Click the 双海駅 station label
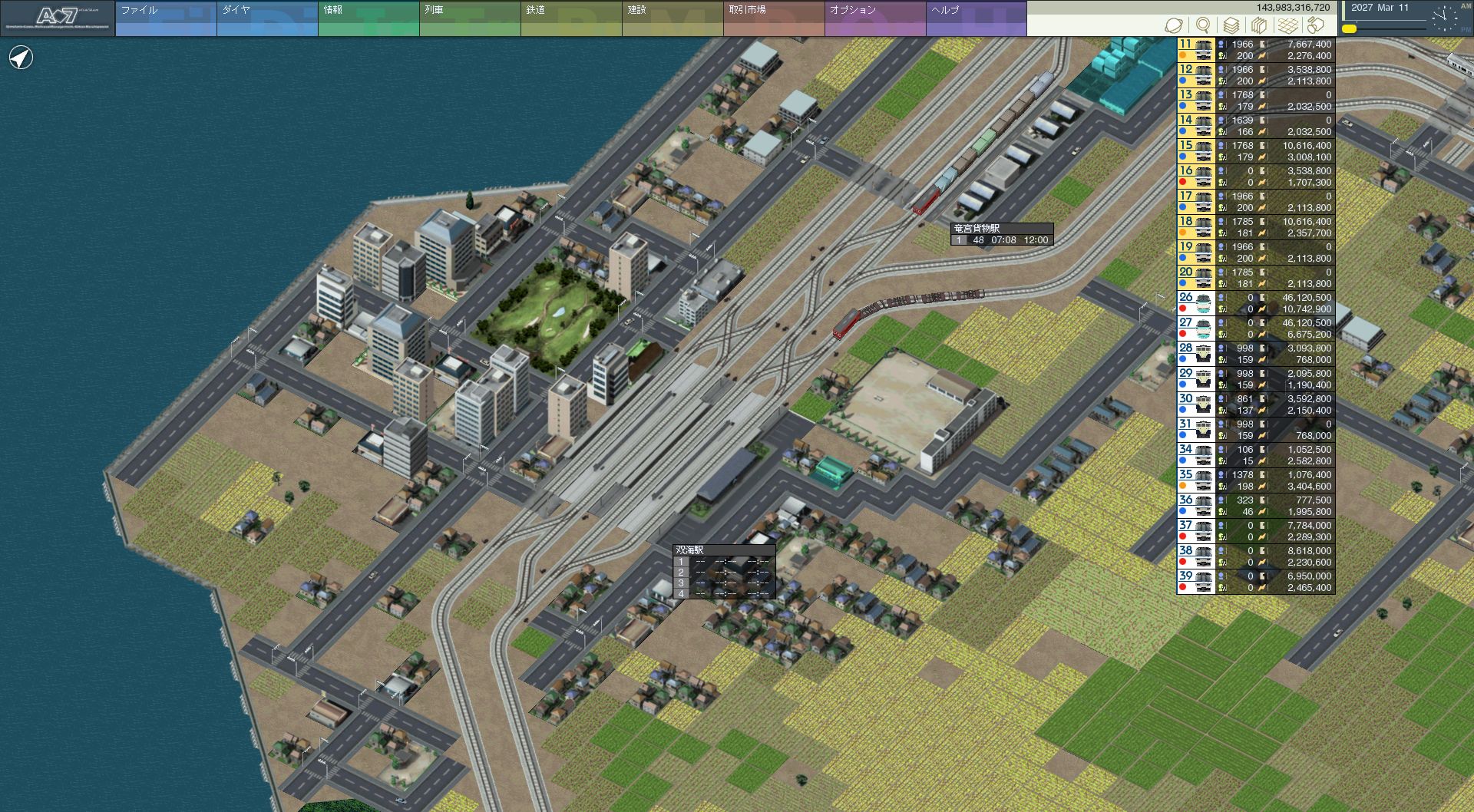 (689, 550)
